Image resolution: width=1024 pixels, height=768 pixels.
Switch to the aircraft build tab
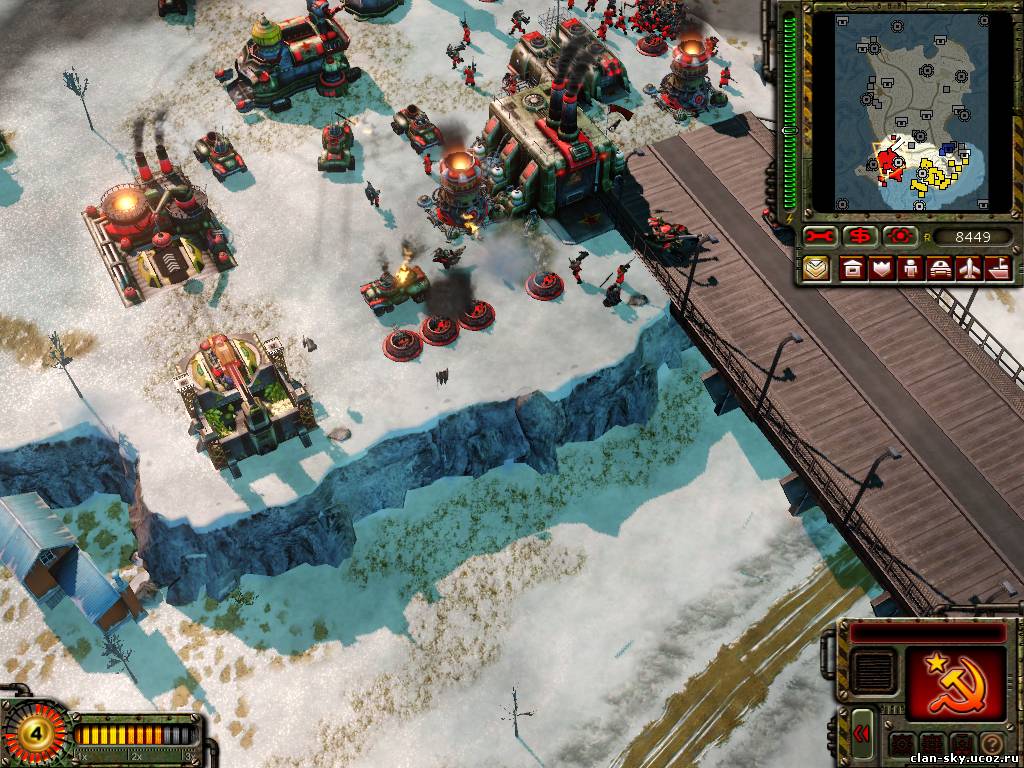coord(970,269)
